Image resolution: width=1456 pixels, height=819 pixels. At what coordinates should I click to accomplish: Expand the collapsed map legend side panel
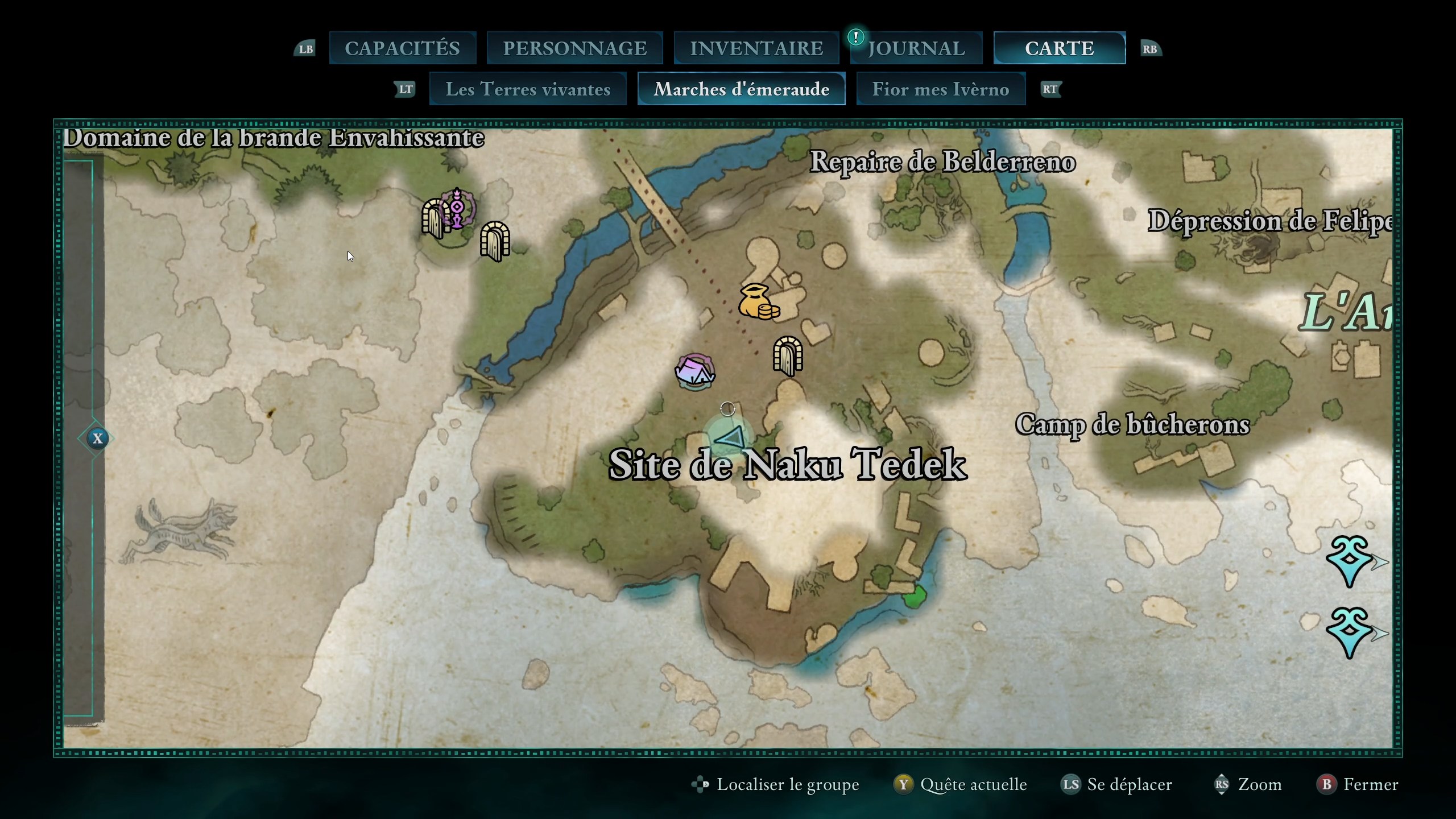97,439
